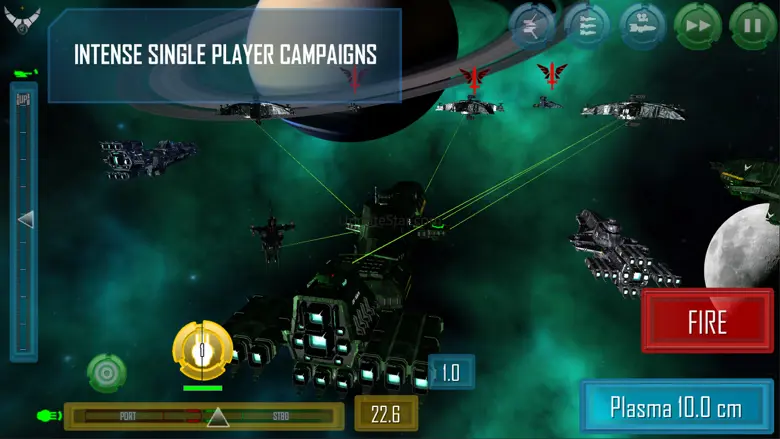Screen dimensions: 780x439
Task: Pause the battle
Action: point(749,25)
